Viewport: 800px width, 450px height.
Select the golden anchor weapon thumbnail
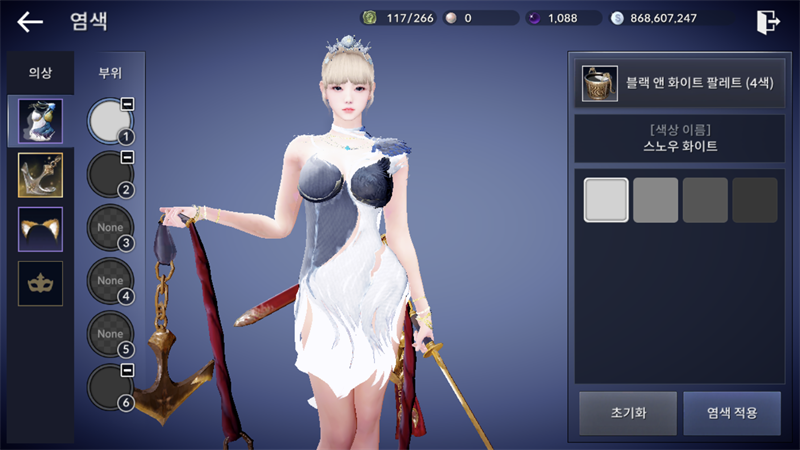coord(40,175)
